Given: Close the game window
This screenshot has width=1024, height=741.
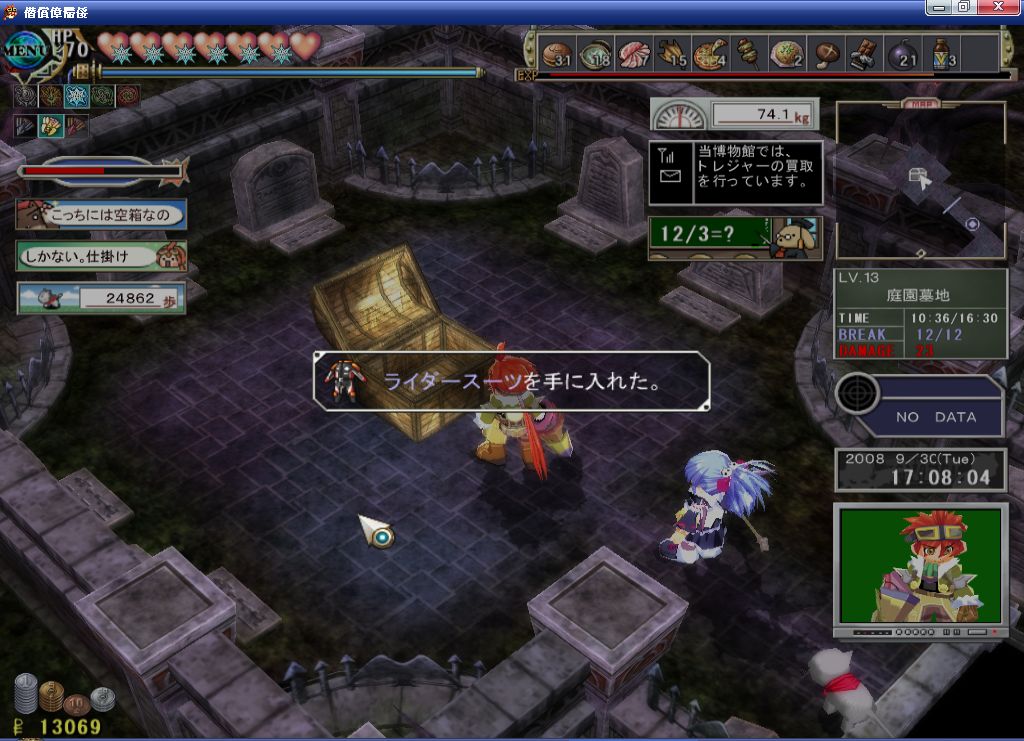Looking at the screenshot, I should click(x=1005, y=7).
